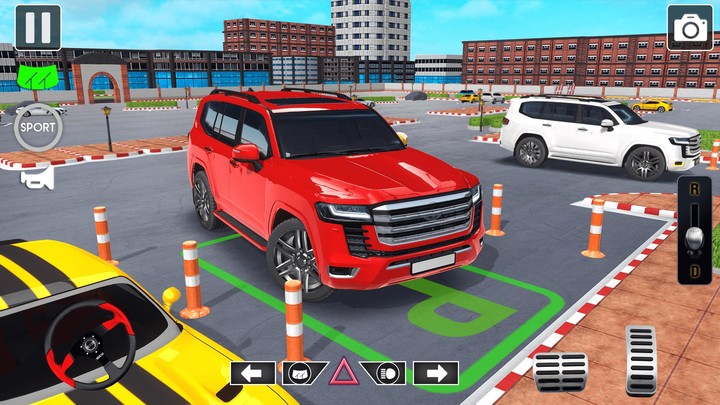The width and height of the screenshot is (720, 405).
Task: Step on the gas pedal
Action: click(640, 358)
